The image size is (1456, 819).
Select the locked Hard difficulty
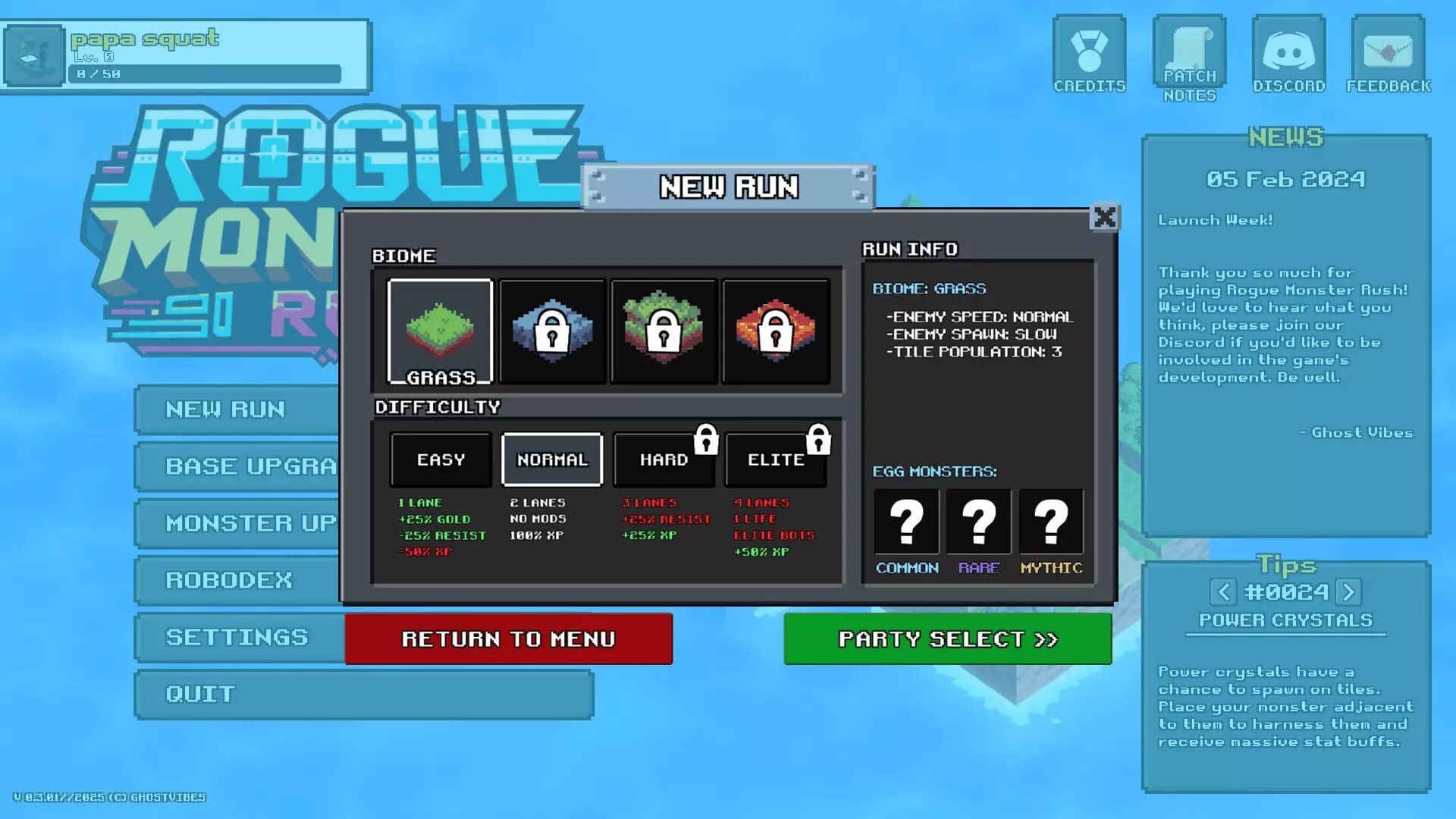[x=664, y=459]
